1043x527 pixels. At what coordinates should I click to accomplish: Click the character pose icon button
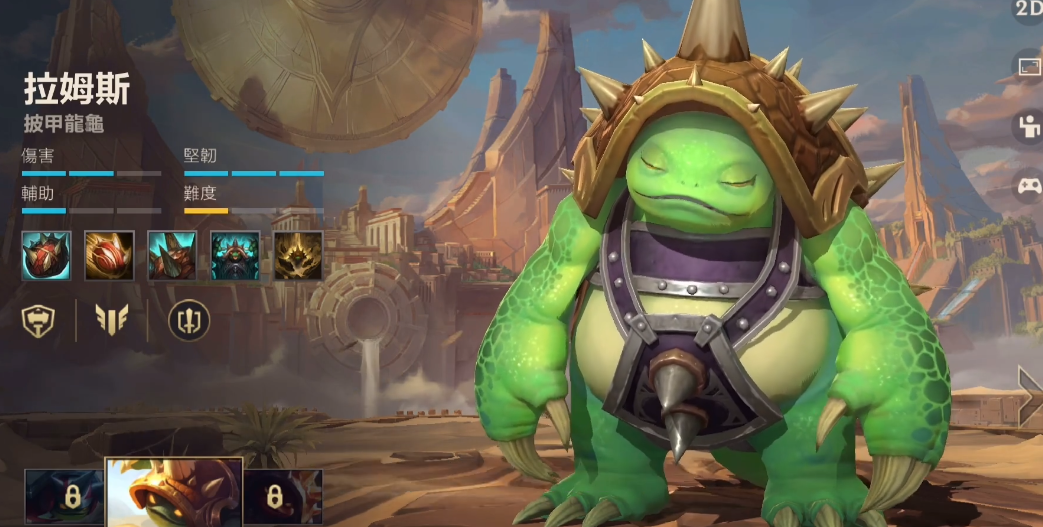1029,126
